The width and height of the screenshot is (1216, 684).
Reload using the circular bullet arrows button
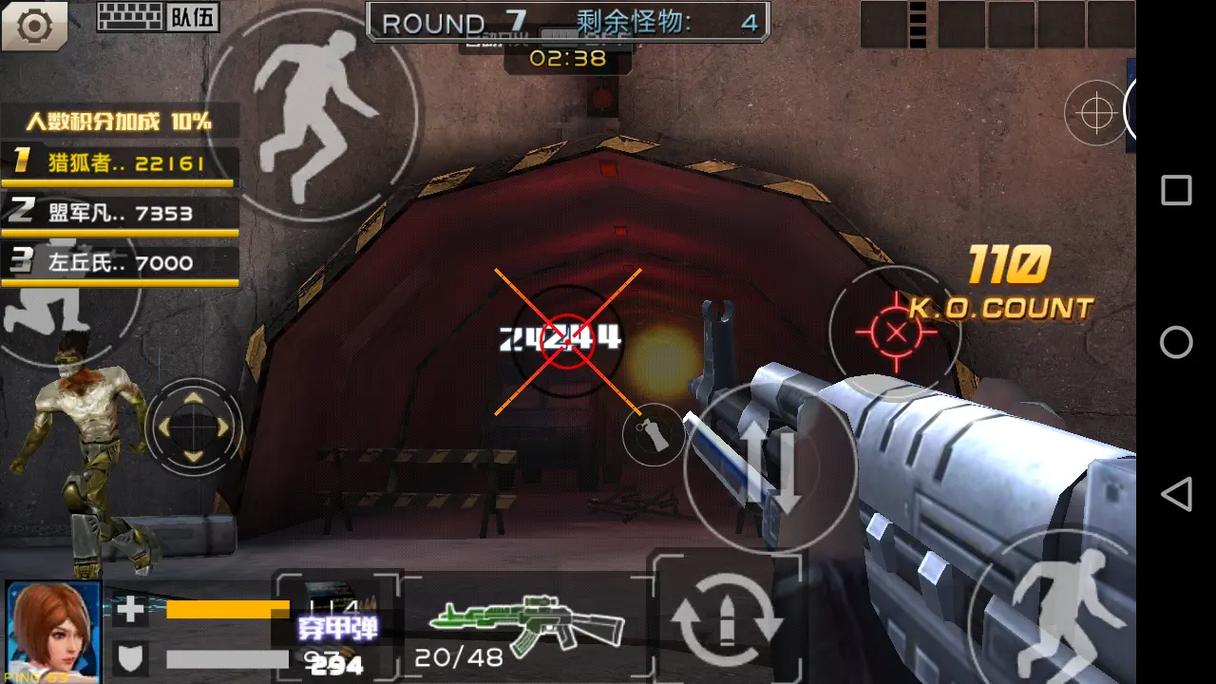(x=726, y=619)
